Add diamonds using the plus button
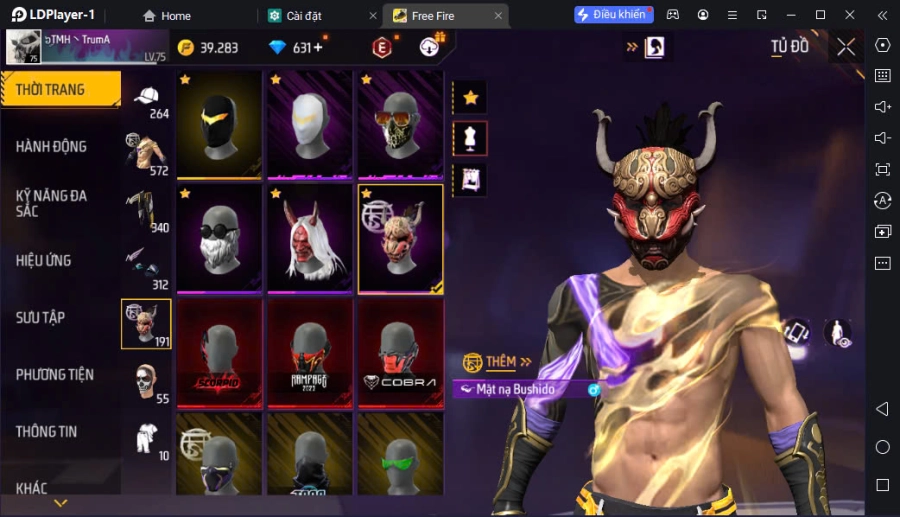The width and height of the screenshot is (900, 517). tap(318, 47)
